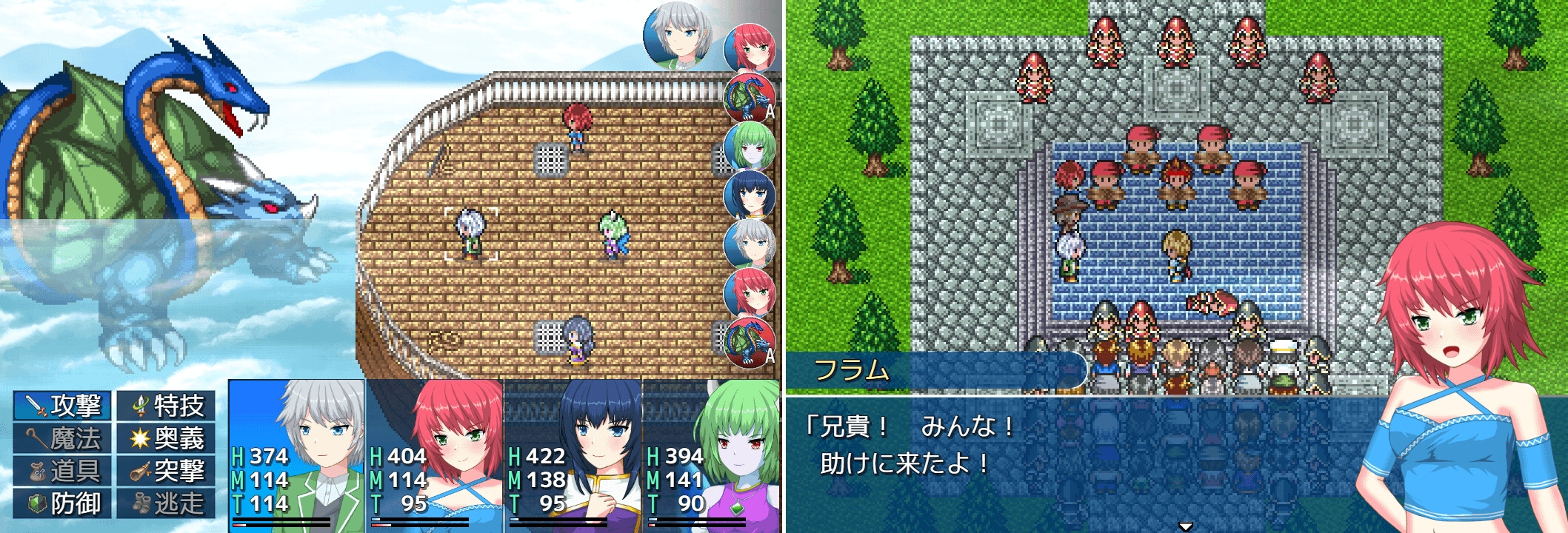Select the 防御 defend command
Screen dimensions: 1568x533
(63, 503)
